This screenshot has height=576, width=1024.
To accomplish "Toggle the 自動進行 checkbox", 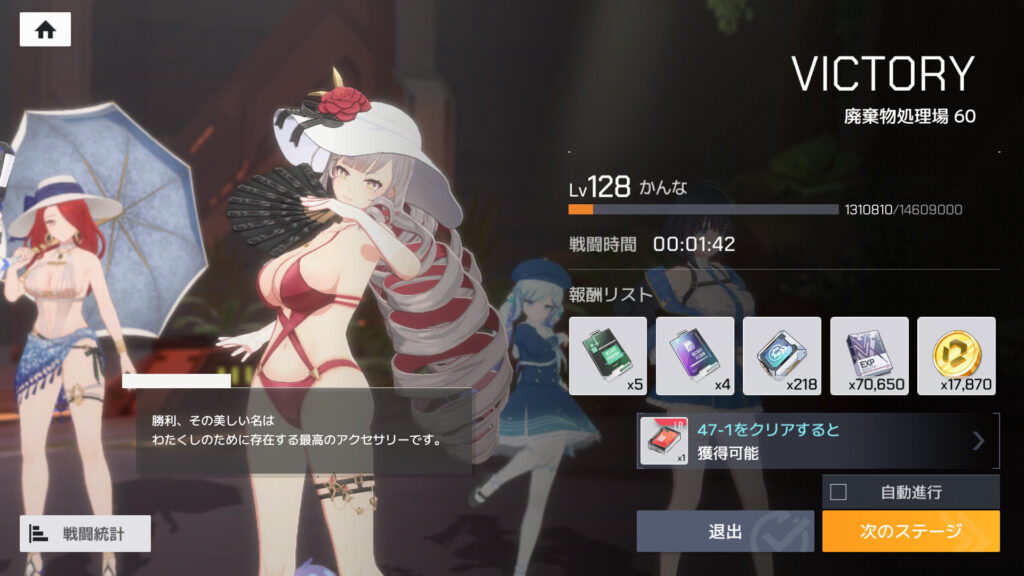I will coord(839,492).
